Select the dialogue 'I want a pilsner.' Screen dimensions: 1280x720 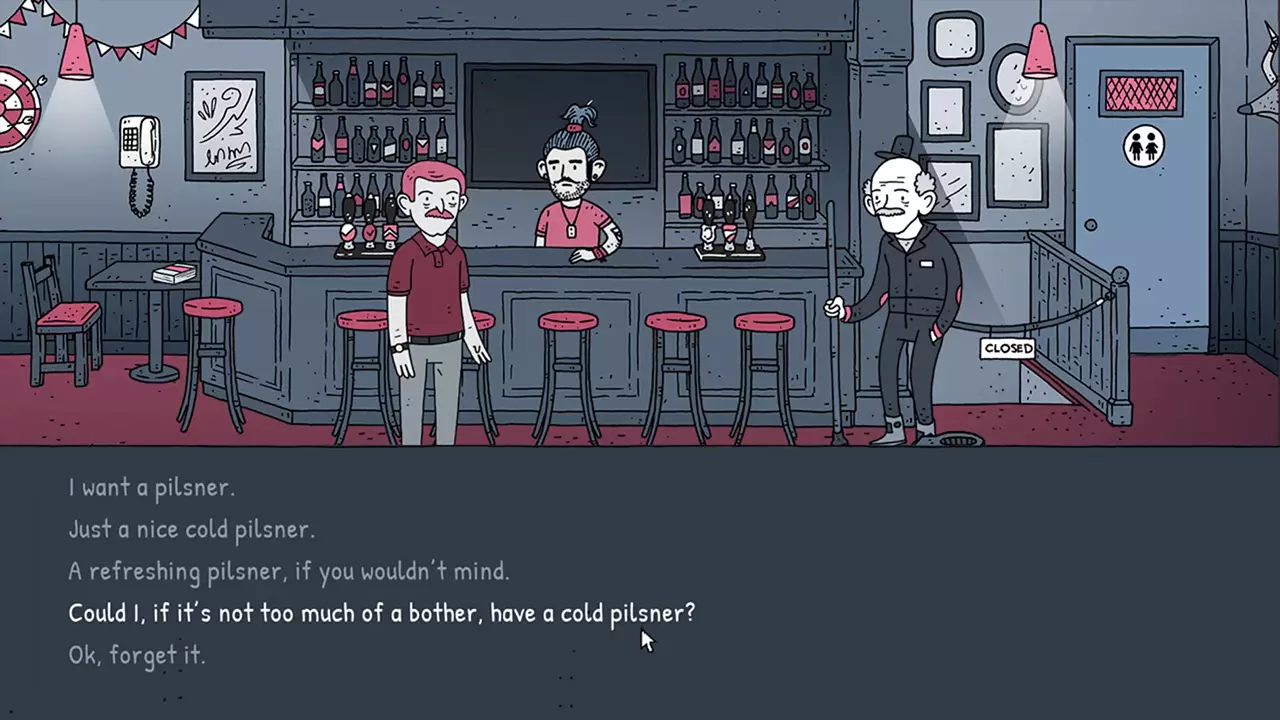tap(152, 487)
